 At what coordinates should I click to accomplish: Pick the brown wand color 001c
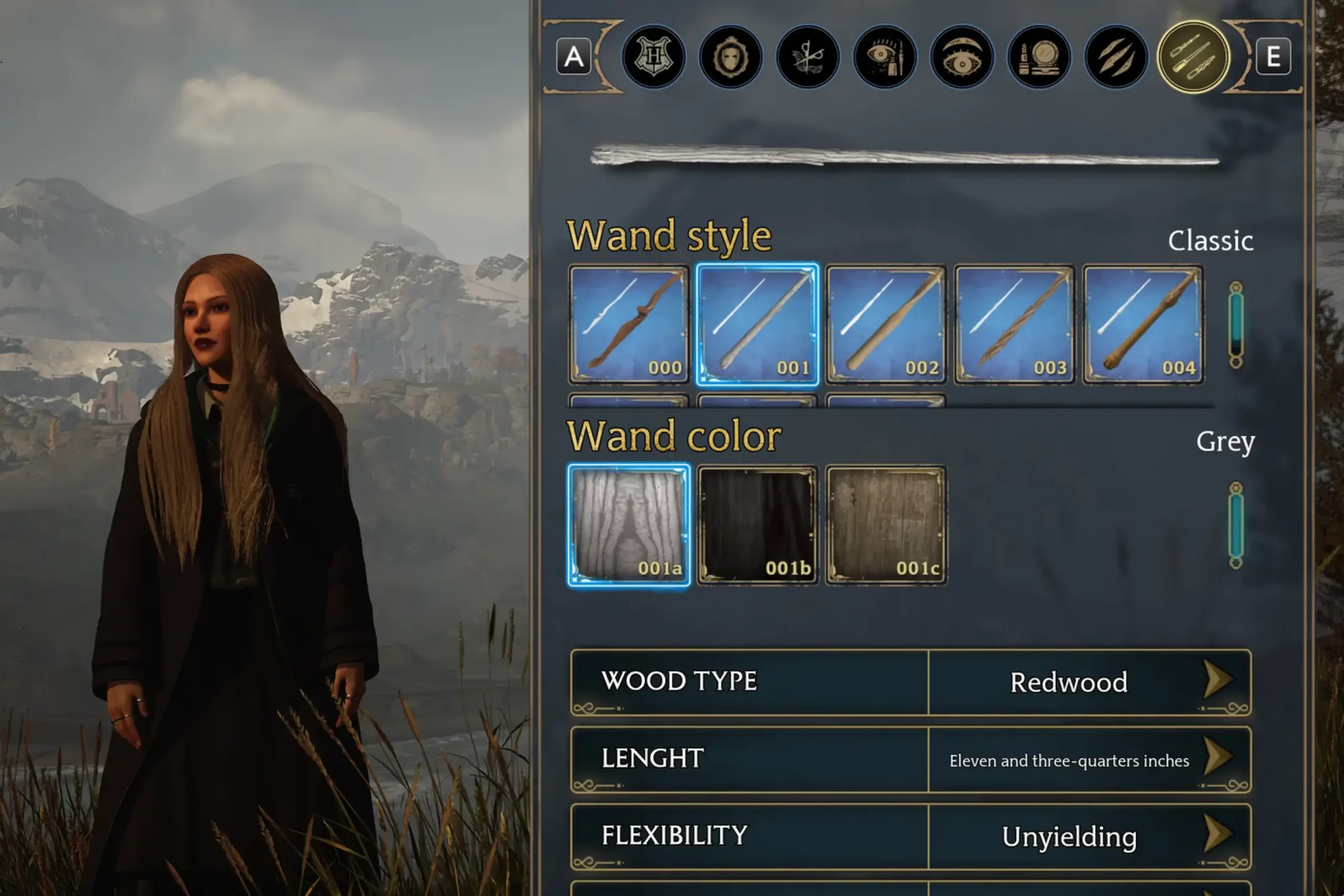point(886,524)
